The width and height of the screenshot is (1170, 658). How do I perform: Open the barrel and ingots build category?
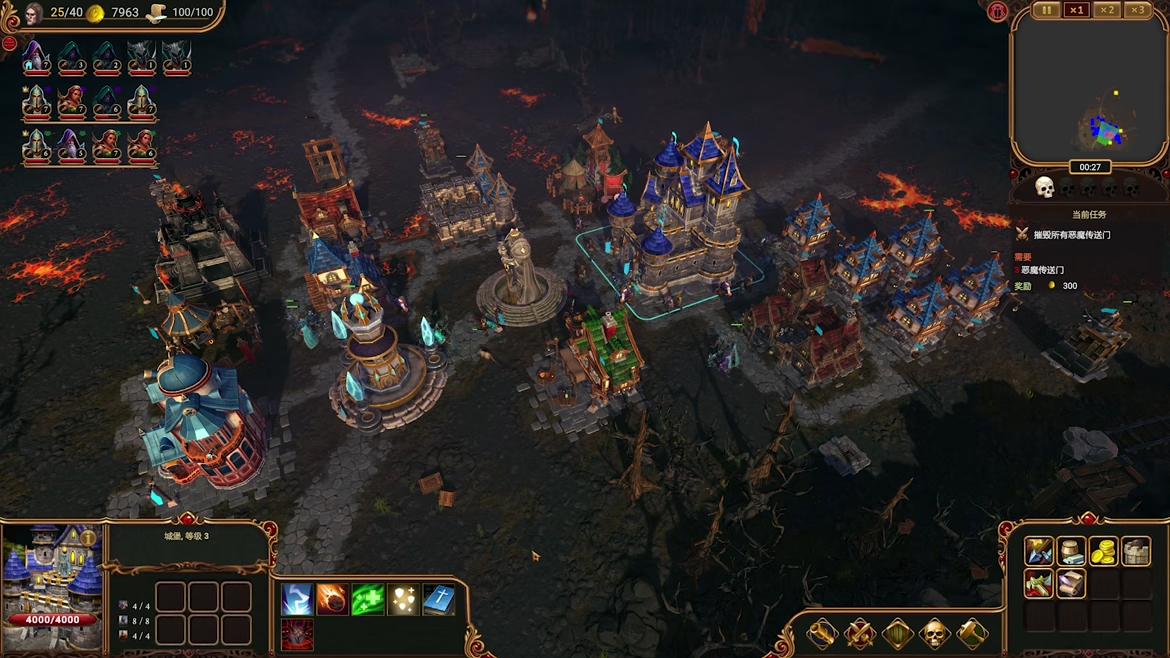1071,551
